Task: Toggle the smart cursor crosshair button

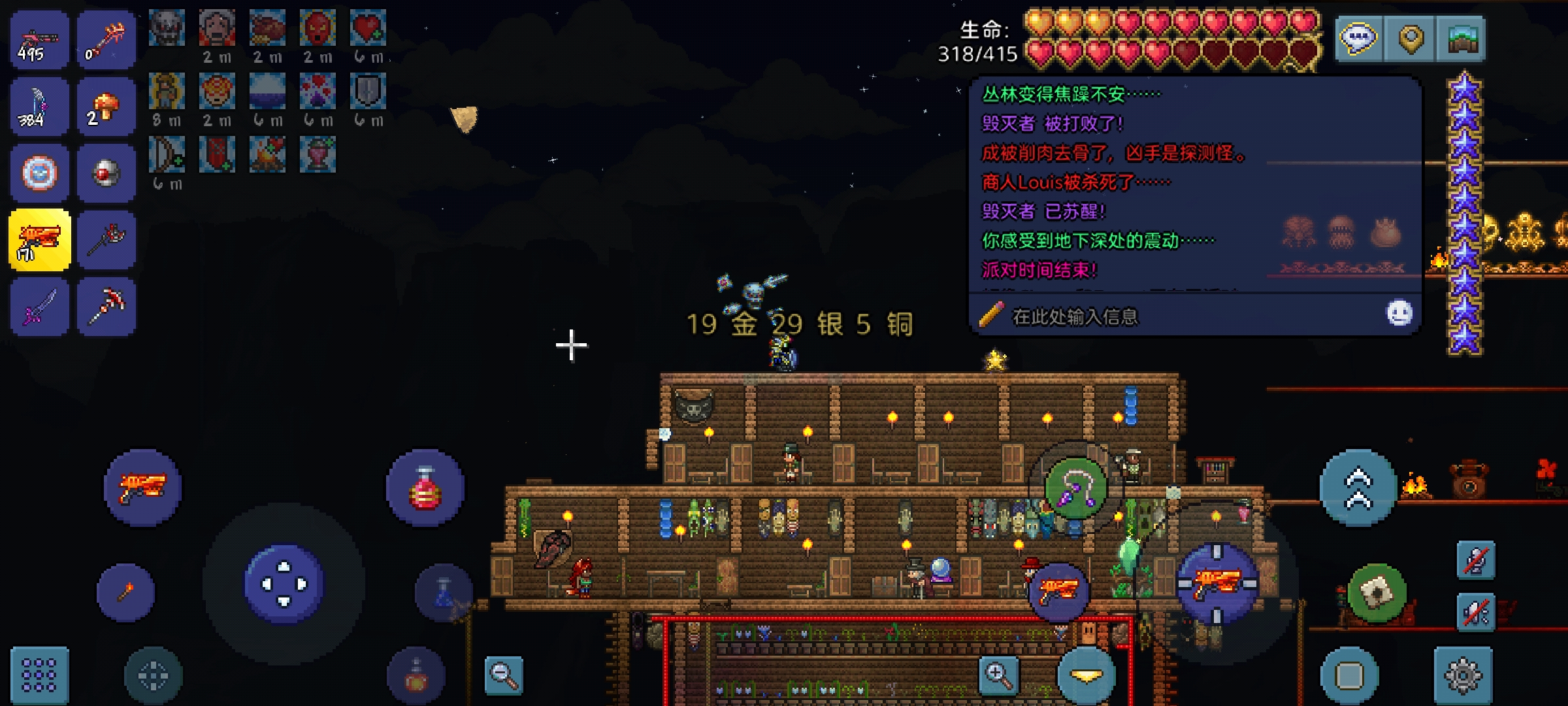Action: [x=153, y=675]
